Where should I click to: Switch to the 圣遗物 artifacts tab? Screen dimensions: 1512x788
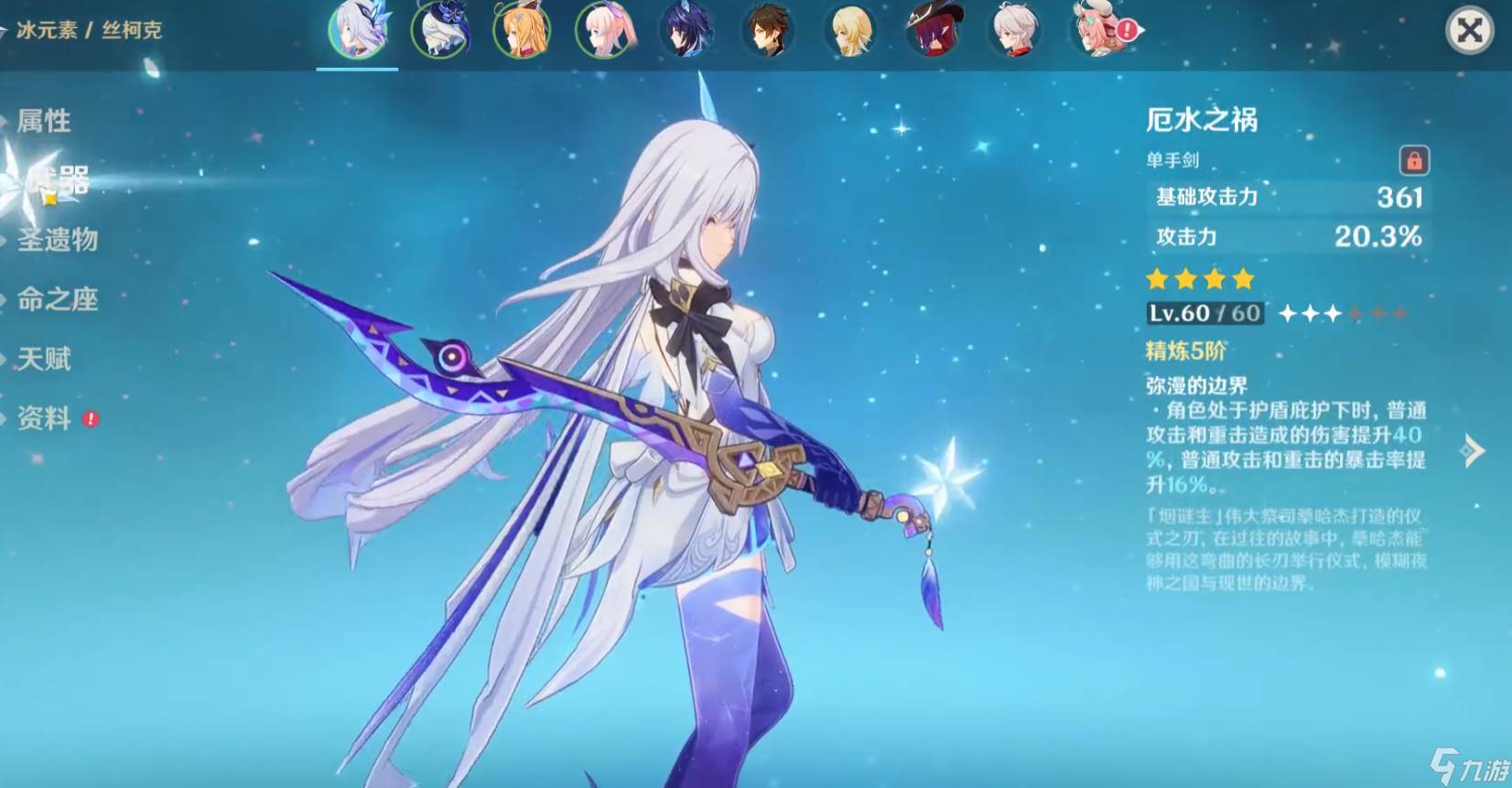click(57, 240)
